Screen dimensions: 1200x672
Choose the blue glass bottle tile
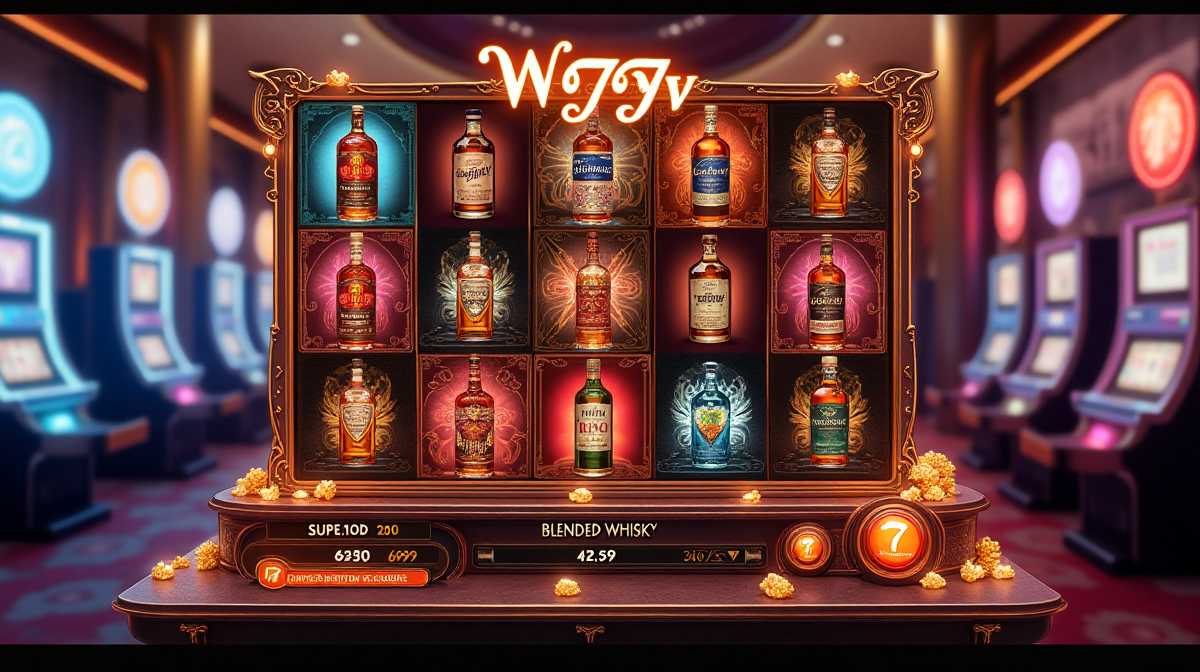[711, 415]
